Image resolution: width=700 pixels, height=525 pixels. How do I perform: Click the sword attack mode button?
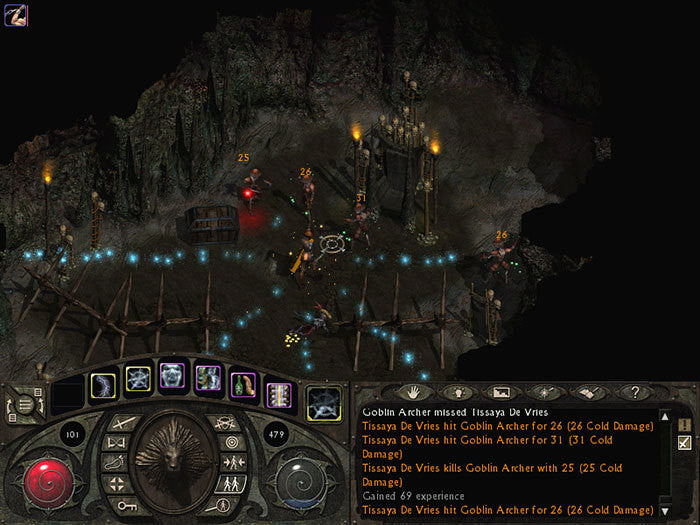pyautogui.click(x=125, y=423)
